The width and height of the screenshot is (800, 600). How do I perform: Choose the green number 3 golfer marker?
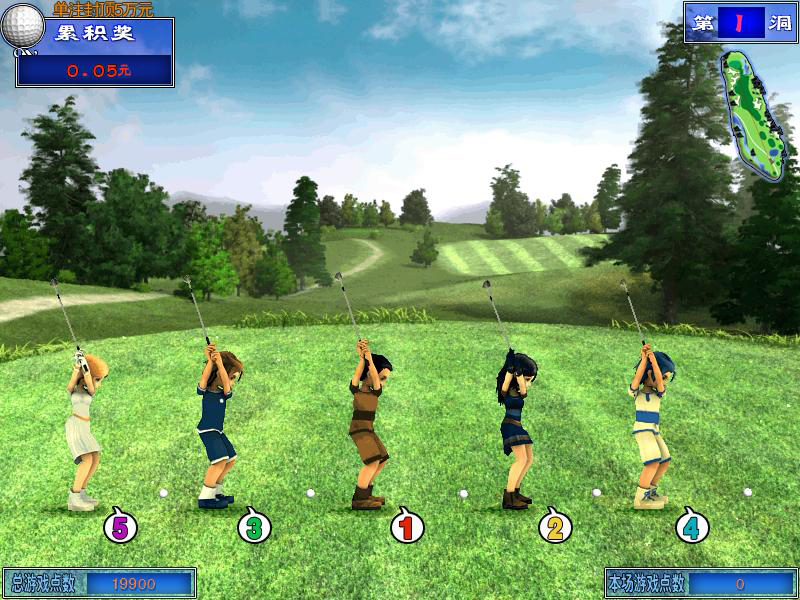tap(254, 525)
